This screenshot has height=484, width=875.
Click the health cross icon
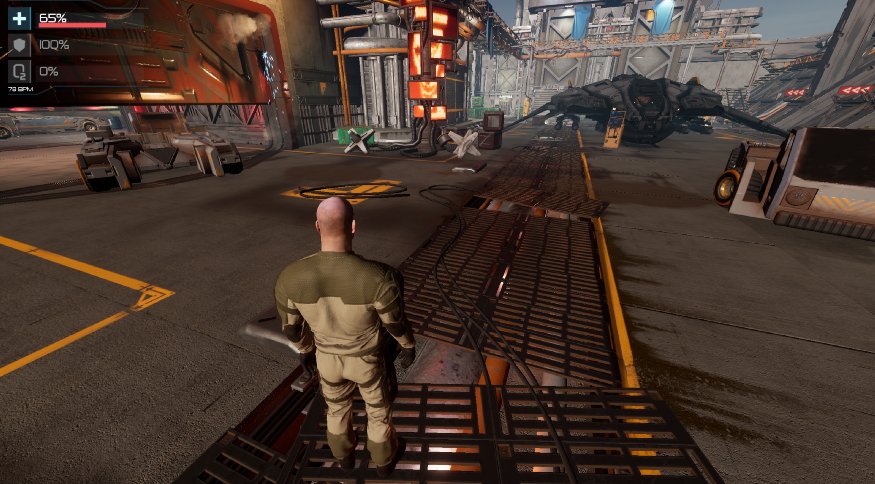pos(20,18)
